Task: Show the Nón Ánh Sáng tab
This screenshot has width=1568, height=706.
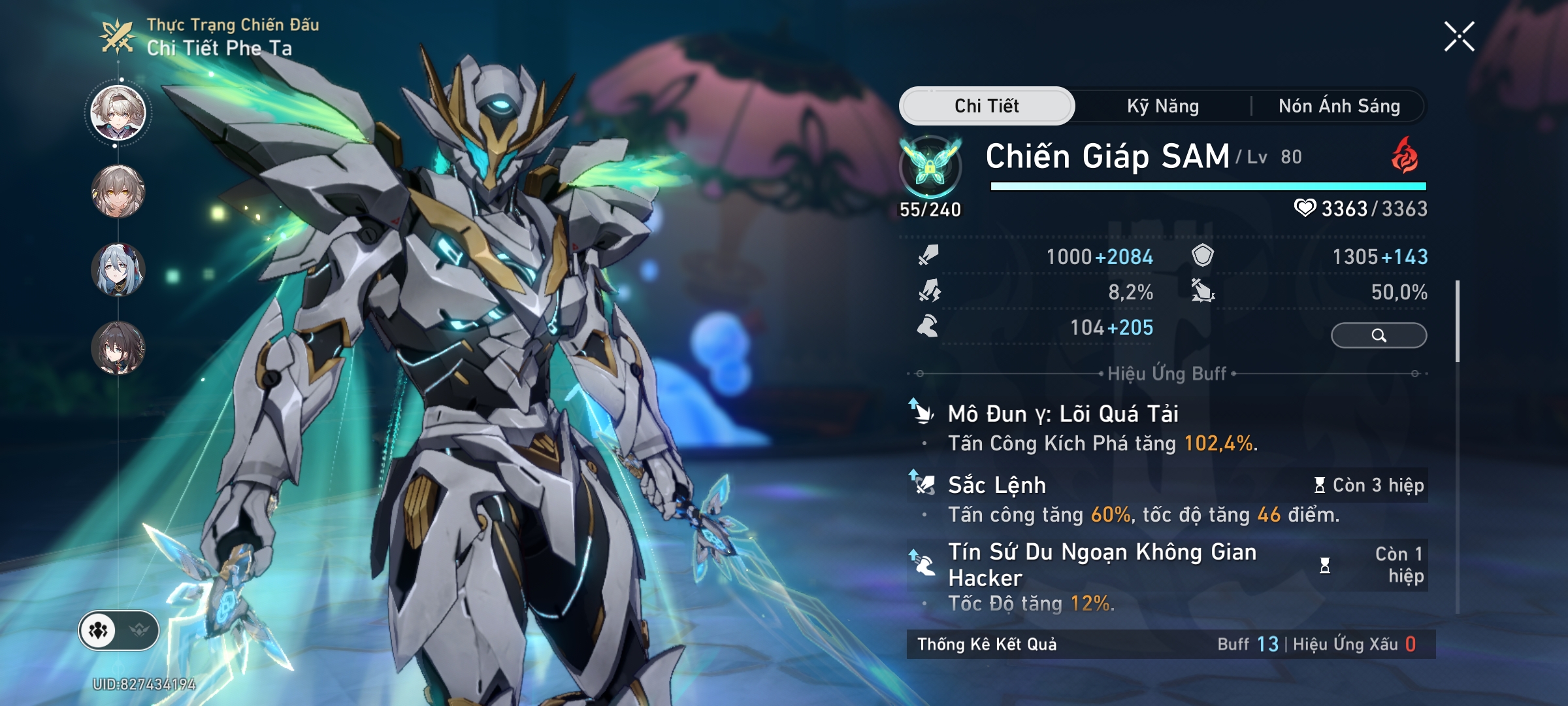Action: coord(1339,106)
